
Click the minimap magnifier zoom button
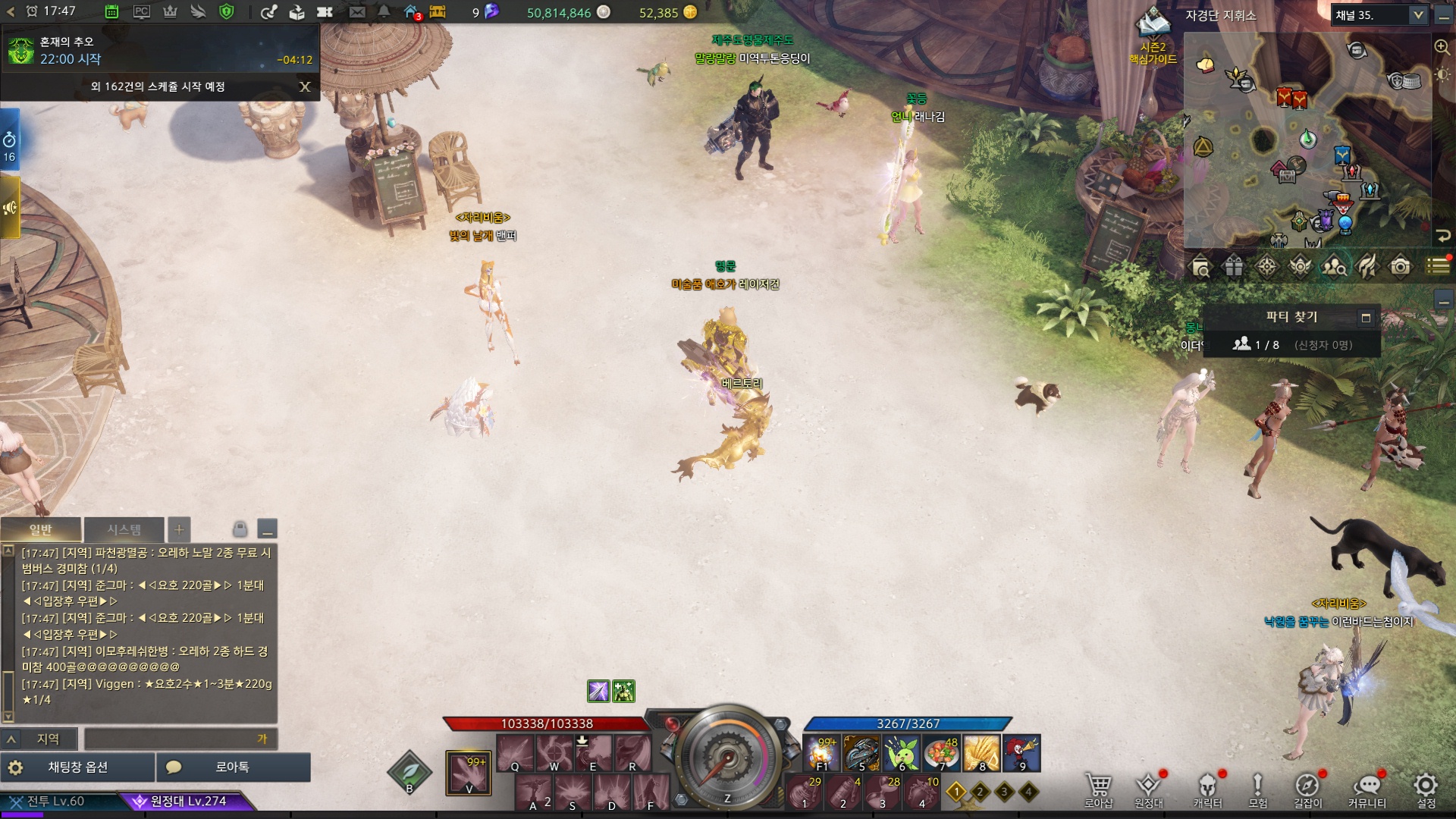pyautogui.click(x=1442, y=47)
